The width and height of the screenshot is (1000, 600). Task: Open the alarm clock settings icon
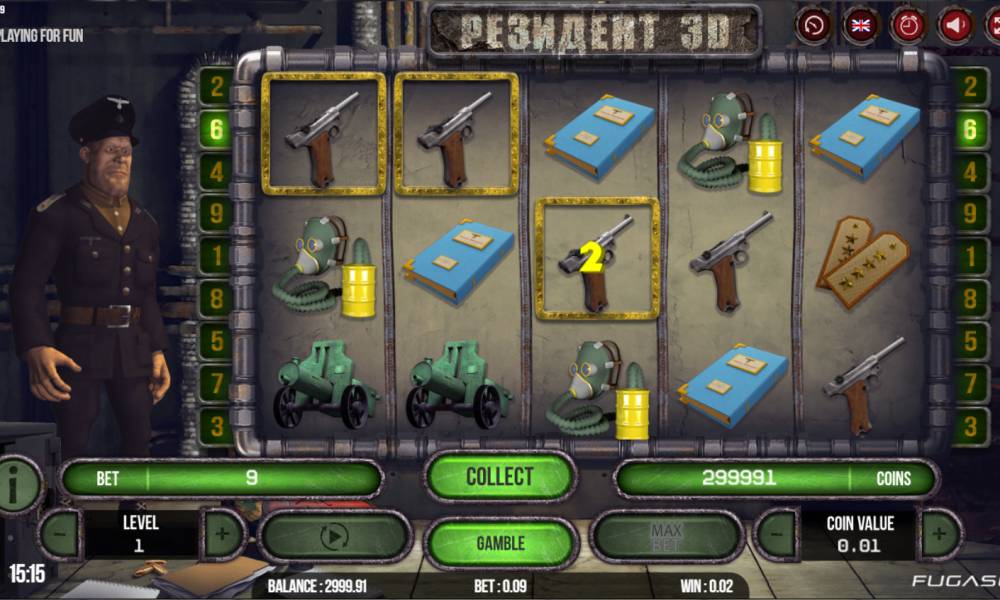click(908, 25)
